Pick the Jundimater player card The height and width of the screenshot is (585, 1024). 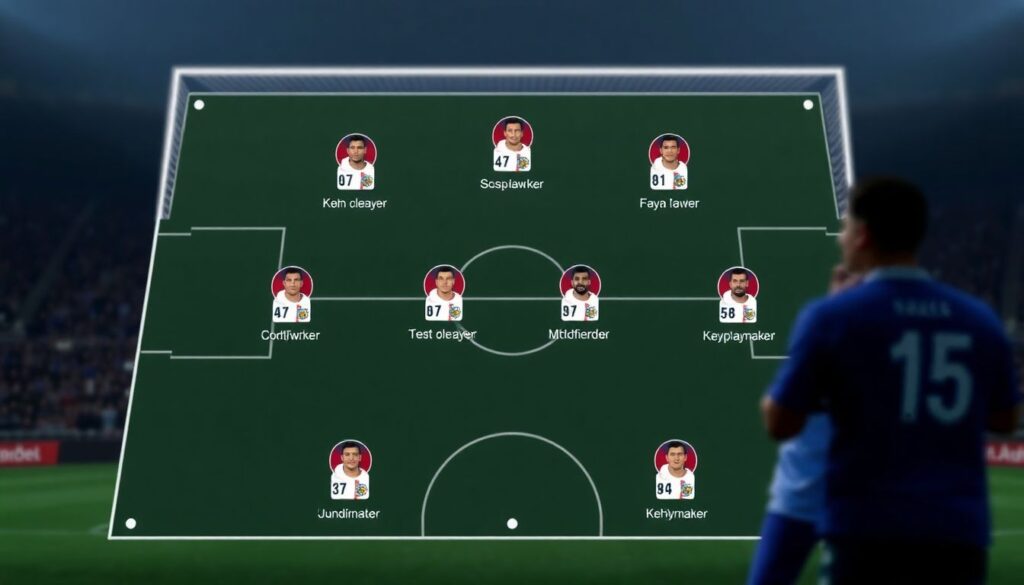(x=350, y=471)
